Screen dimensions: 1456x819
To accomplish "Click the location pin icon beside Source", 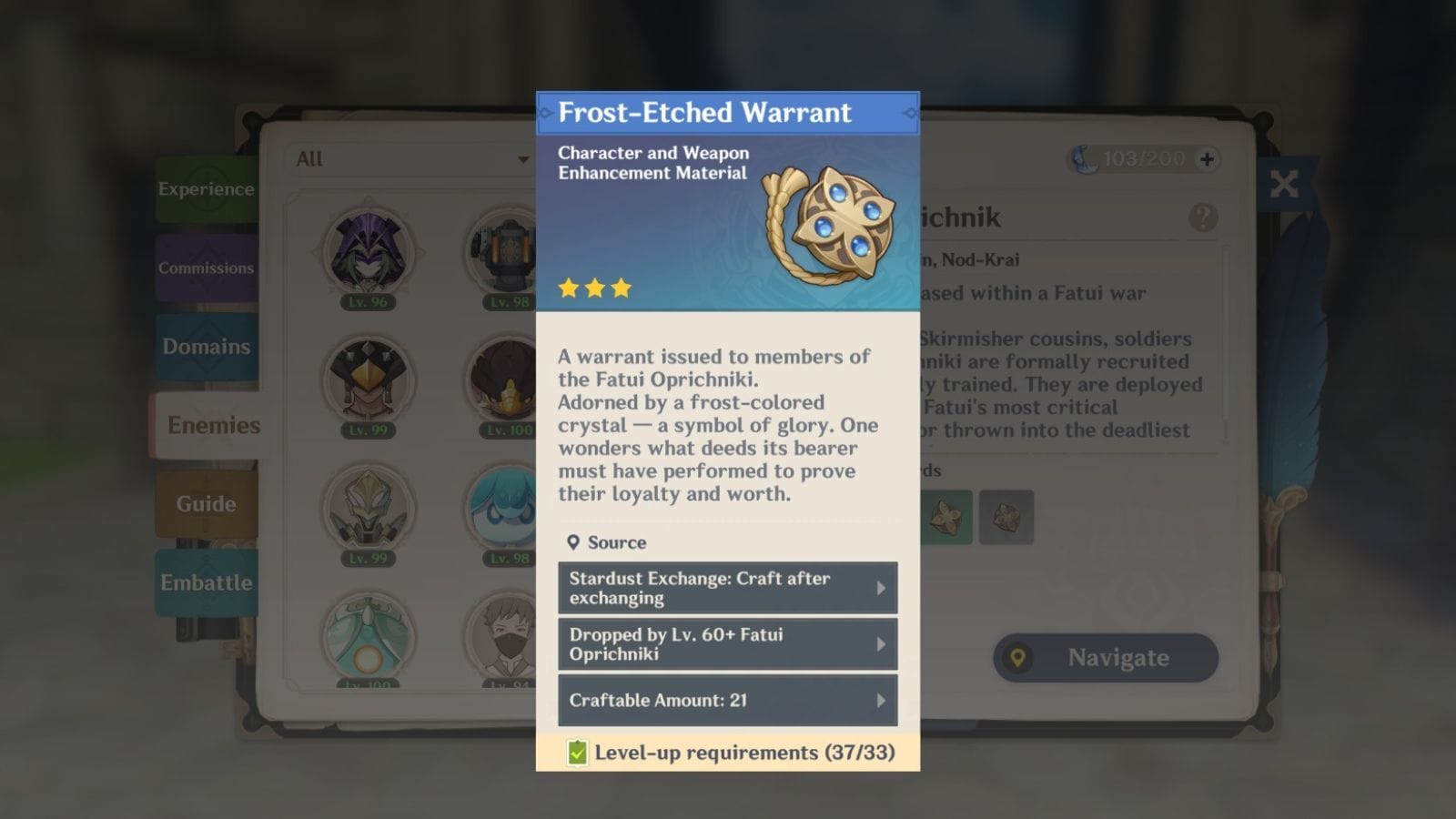I will coord(573,542).
